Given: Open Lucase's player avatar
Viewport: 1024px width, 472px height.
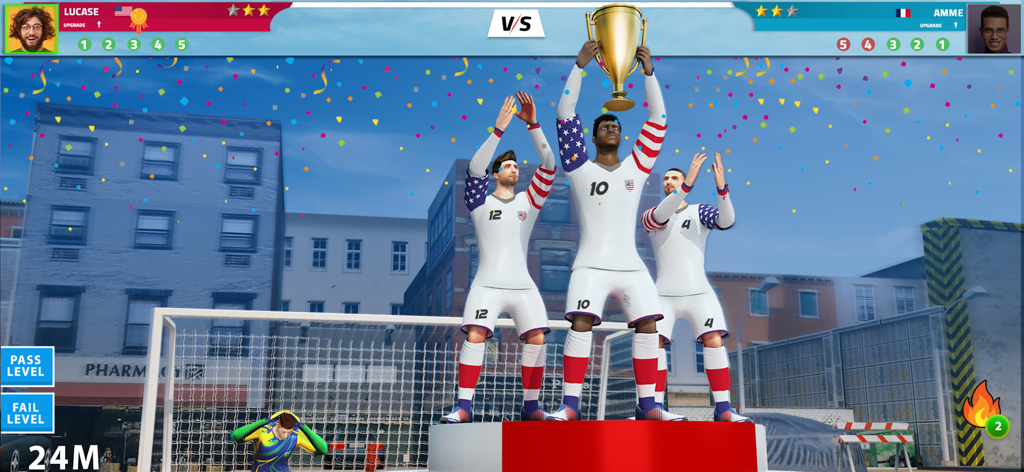Looking at the screenshot, I should click(31, 28).
